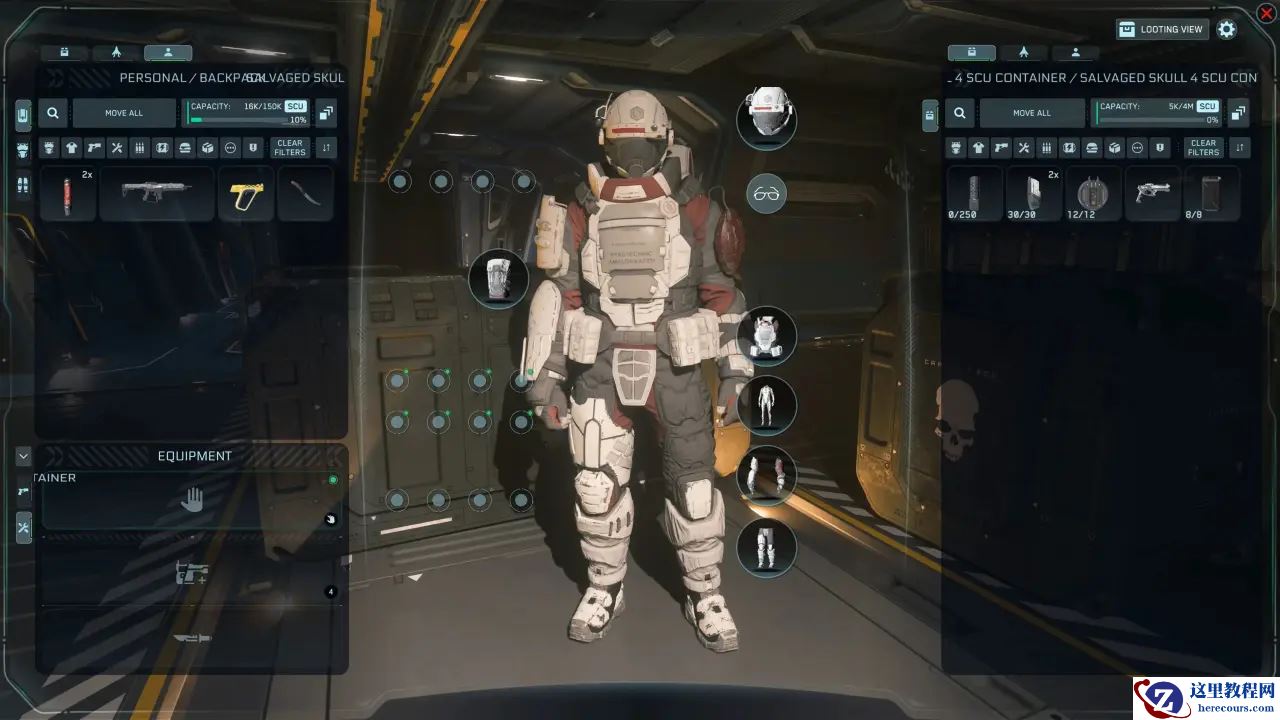Clear filters in the container panel
The width and height of the screenshot is (1280, 720).
pos(1203,148)
